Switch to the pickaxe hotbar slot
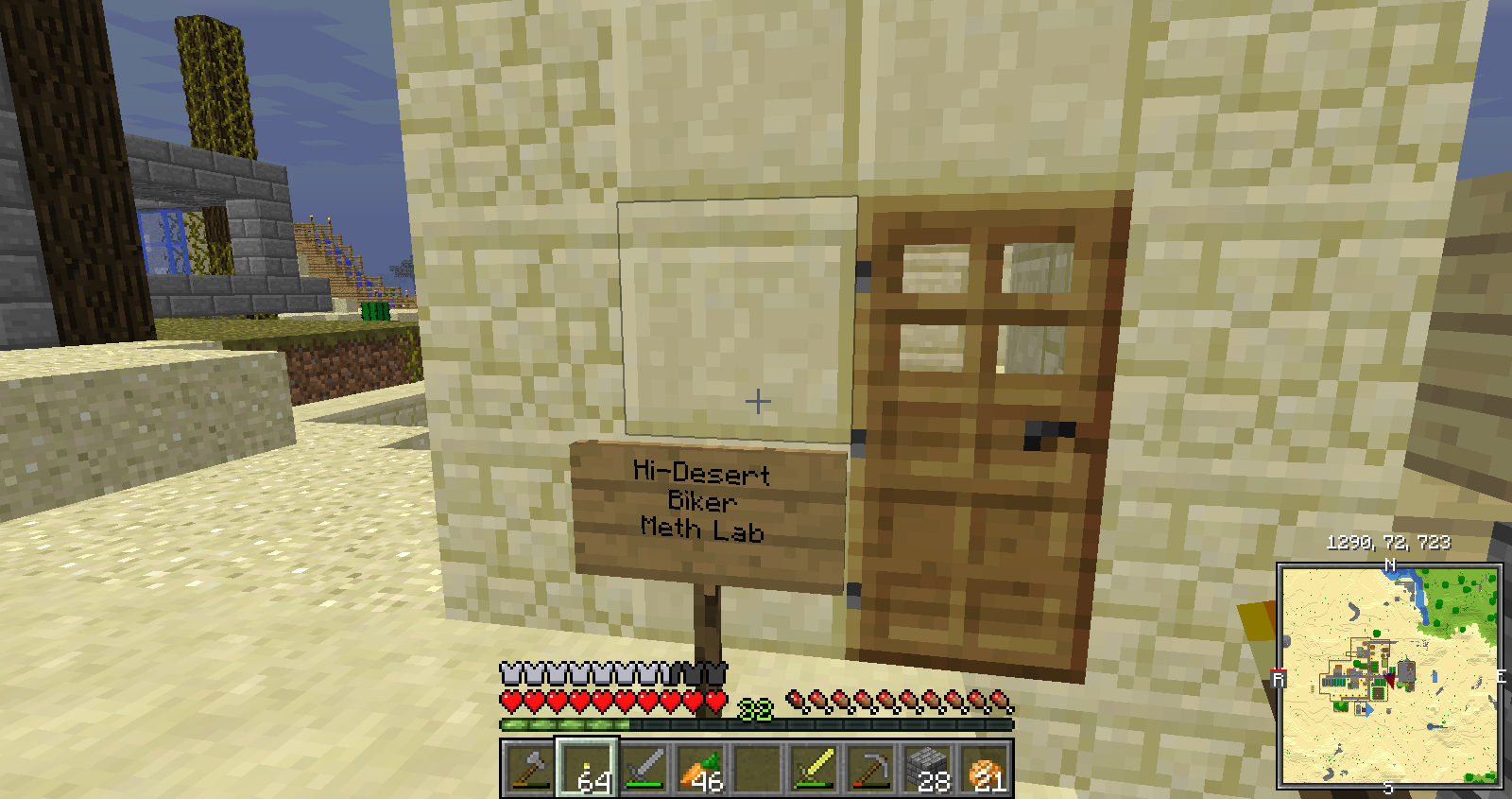 (871, 768)
